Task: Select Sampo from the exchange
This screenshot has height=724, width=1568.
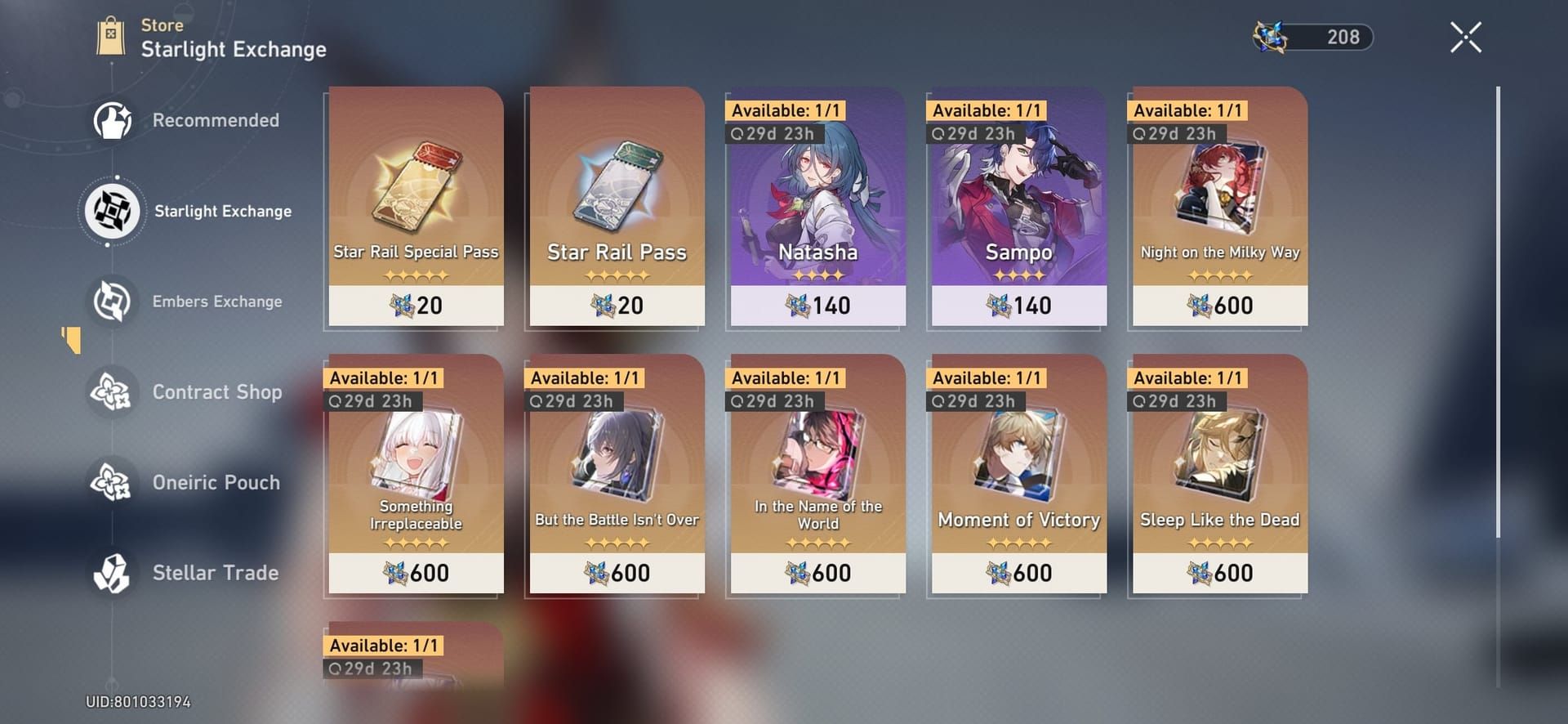Action: pos(1018,204)
